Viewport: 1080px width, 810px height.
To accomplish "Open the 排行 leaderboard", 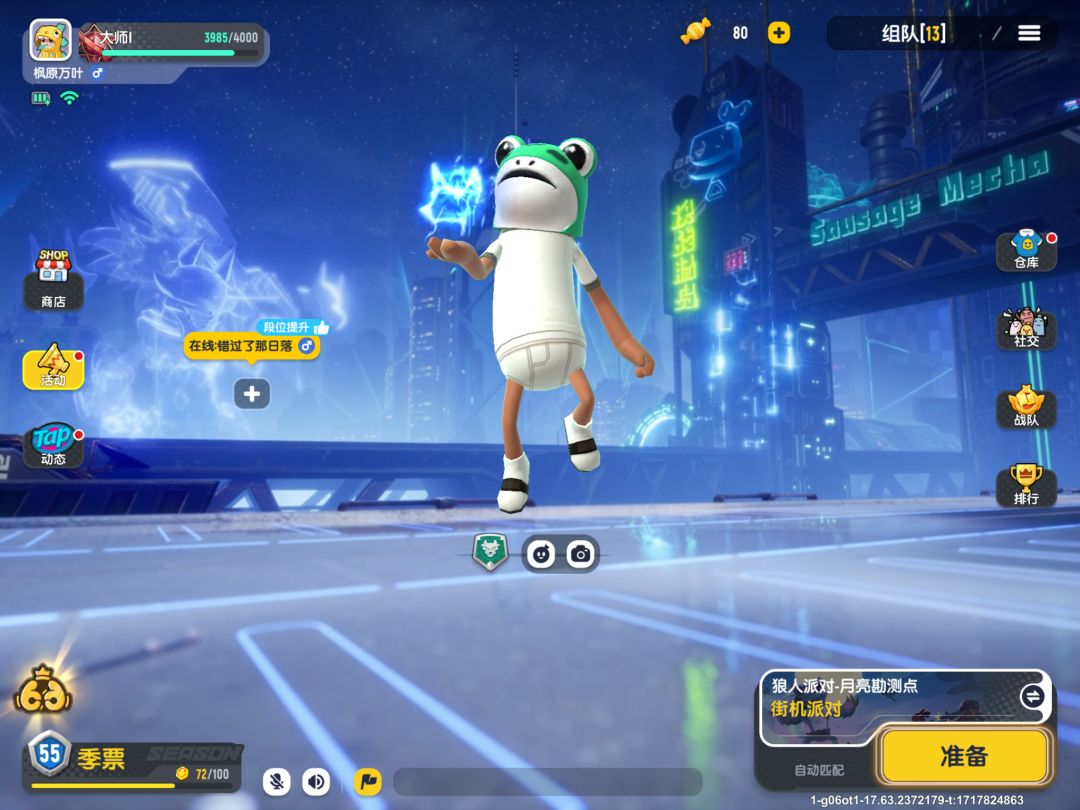I will (x=1026, y=485).
